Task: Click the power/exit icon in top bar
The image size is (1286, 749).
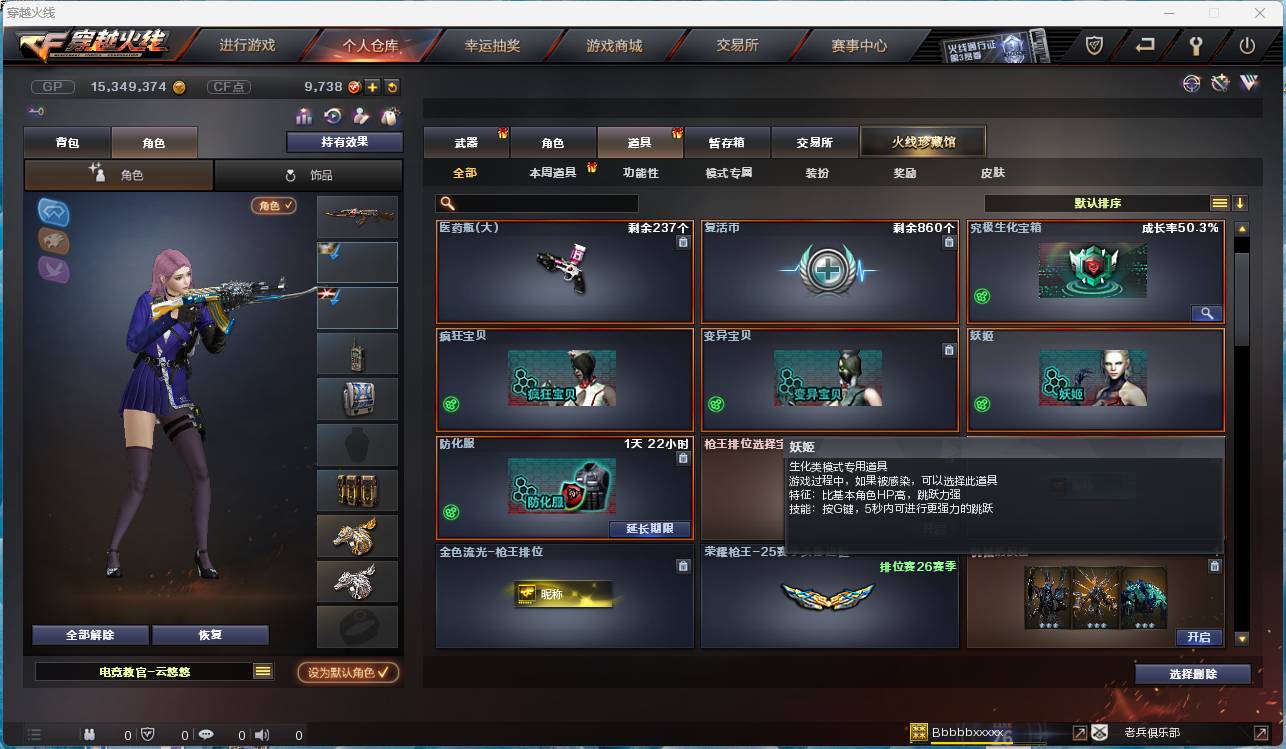Action: (x=1249, y=44)
